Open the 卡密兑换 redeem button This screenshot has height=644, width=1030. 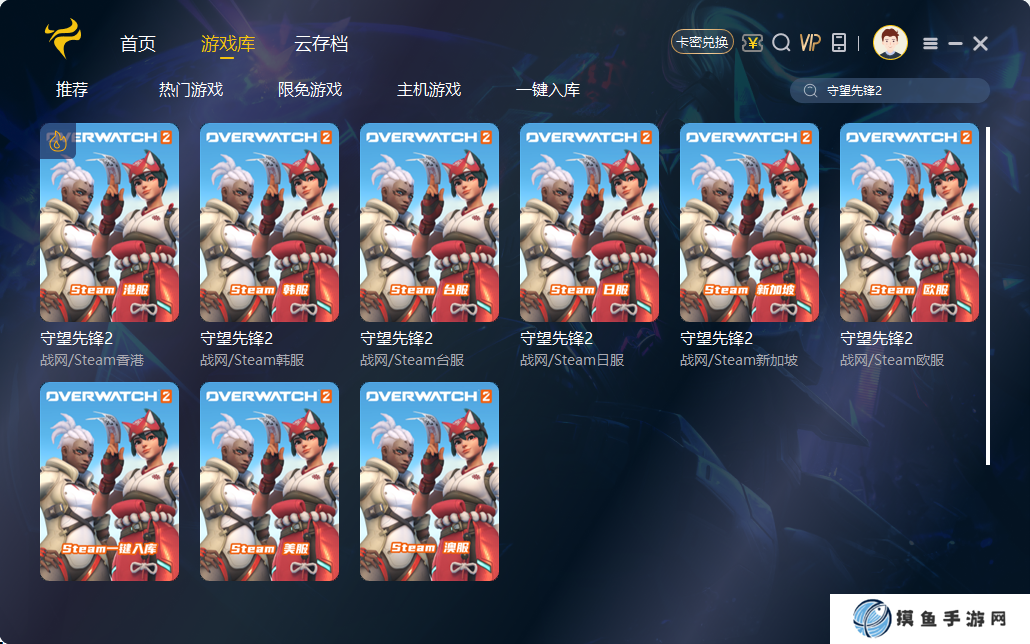pos(702,42)
